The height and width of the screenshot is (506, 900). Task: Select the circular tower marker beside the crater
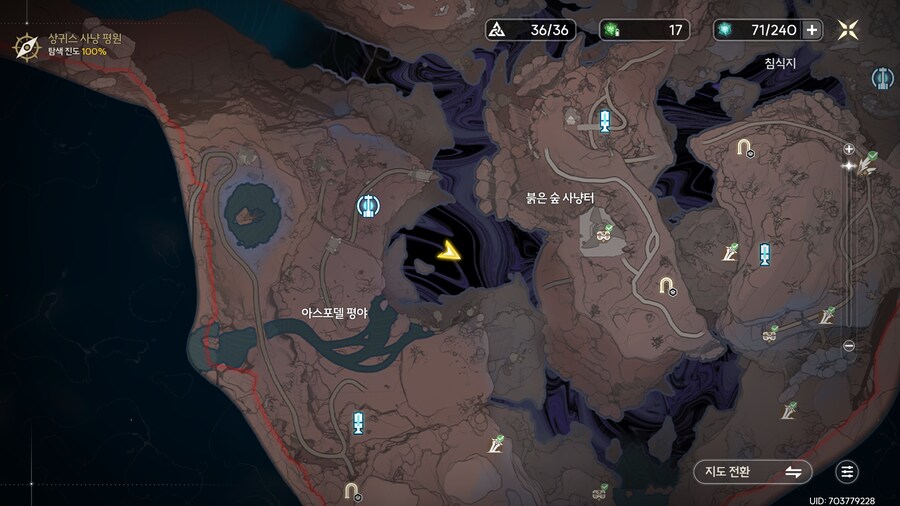368,206
